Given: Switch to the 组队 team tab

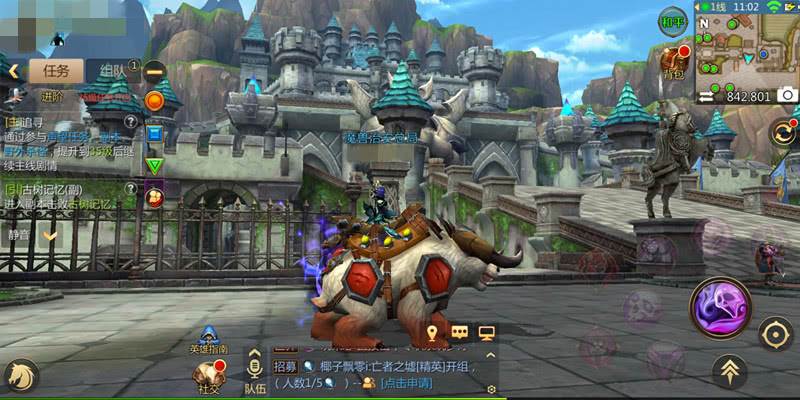Looking at the screenshot, I should [x=112, y=70].
